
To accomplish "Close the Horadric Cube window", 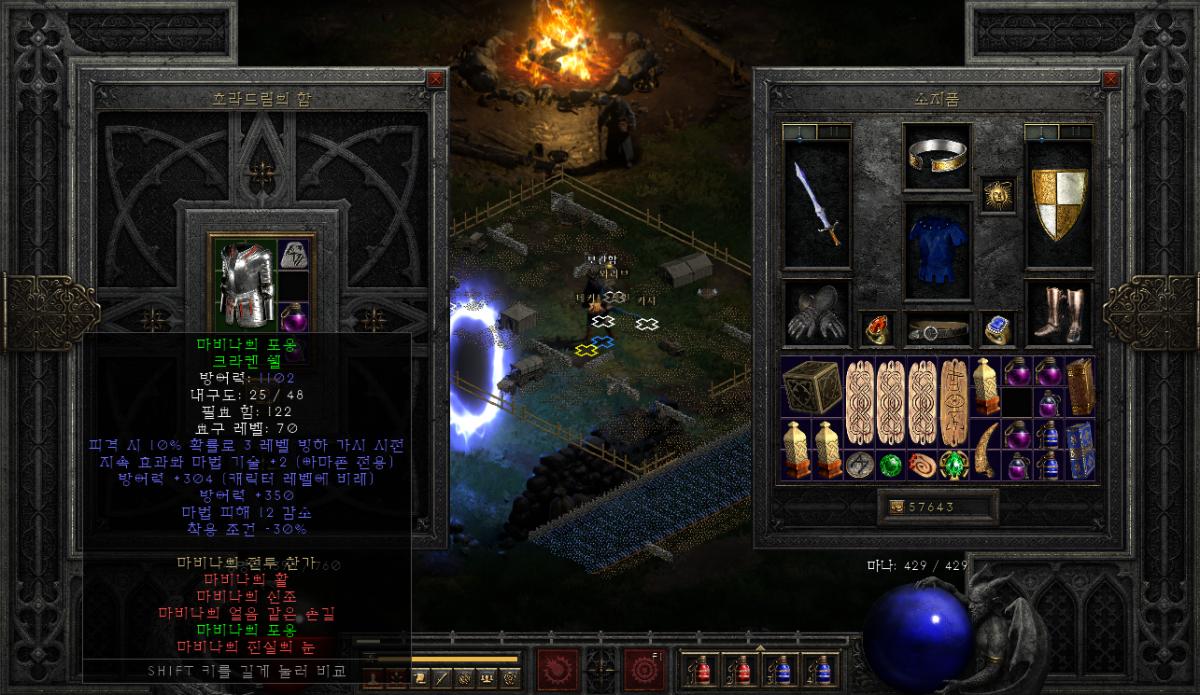I will 435,78.
